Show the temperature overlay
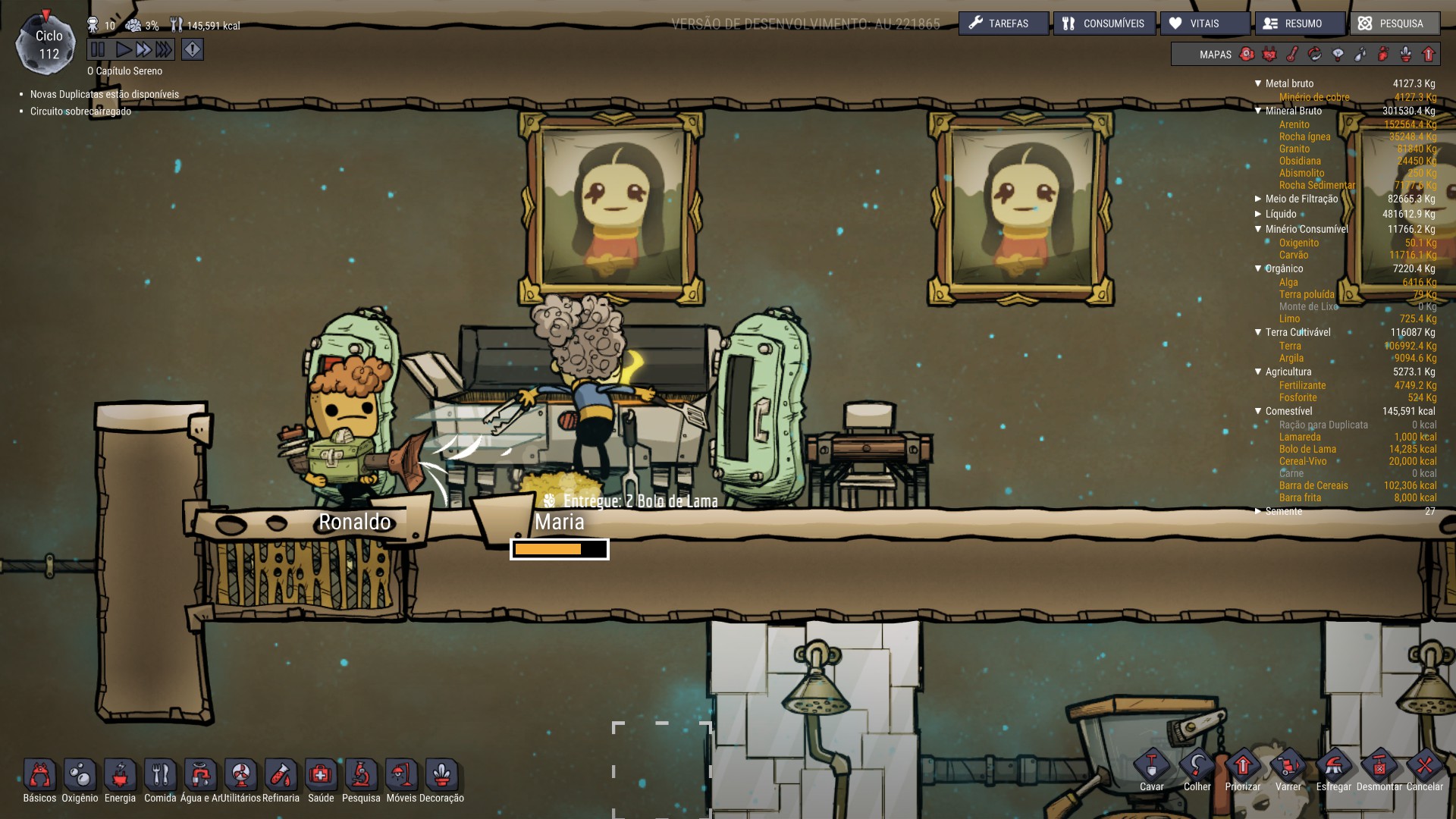Viewport: 1456px width, 819px height. click(x=1292, y=54)
